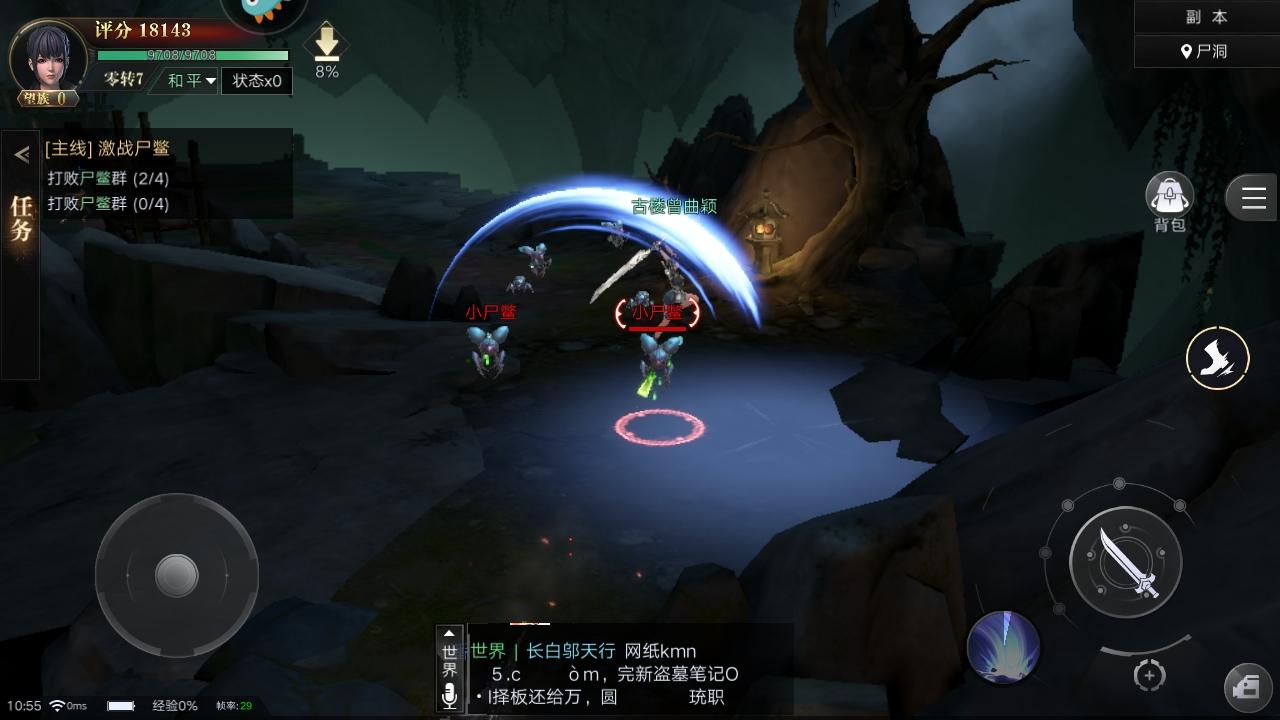This screenshot has width=1280, height=720.
Task: Select the blue pet skill icon bottom right
Action: pyautogui.click(x=1005, y=647)
